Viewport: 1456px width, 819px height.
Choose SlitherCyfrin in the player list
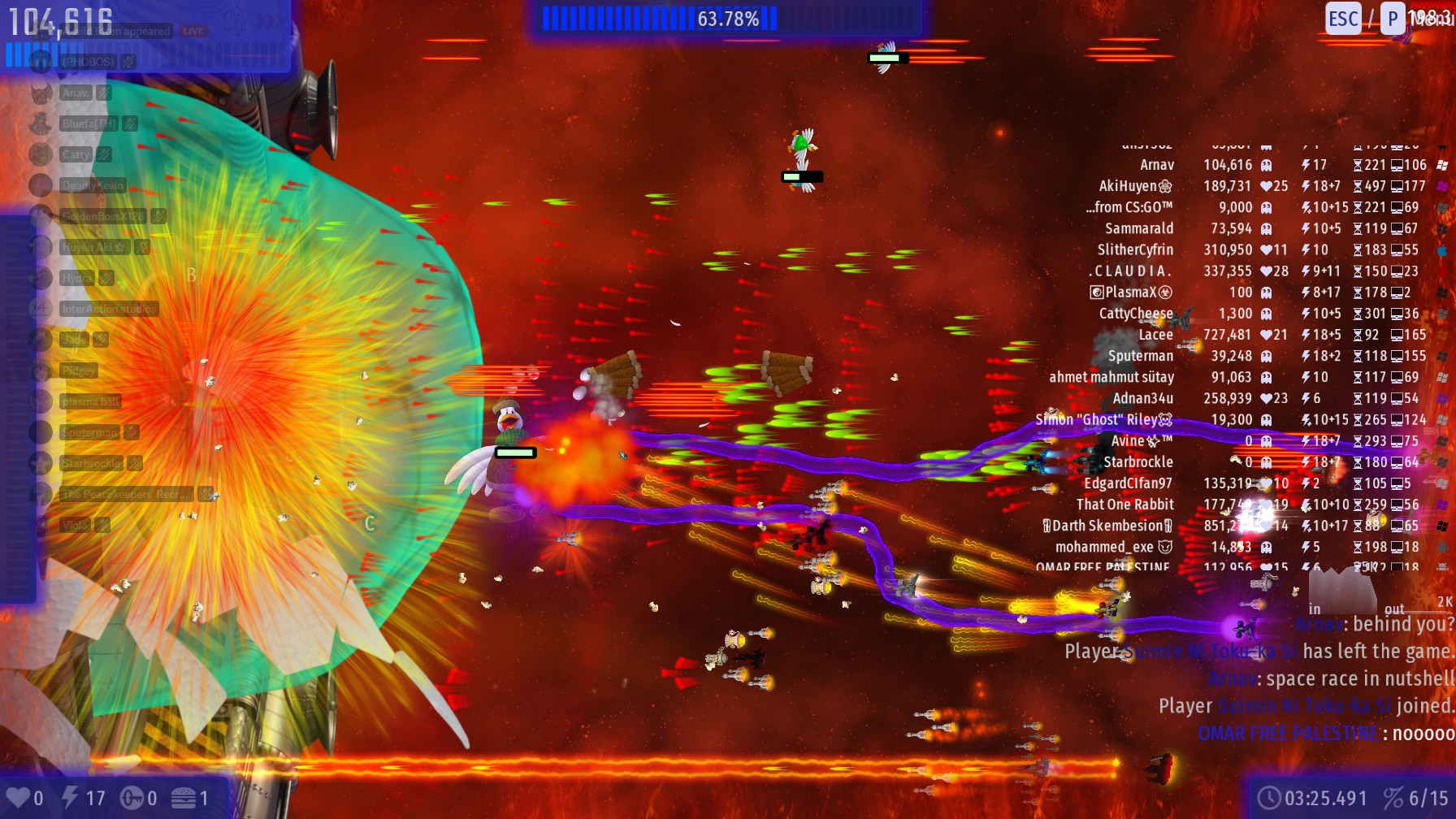pyautogui.click(x=1135, y=249)
